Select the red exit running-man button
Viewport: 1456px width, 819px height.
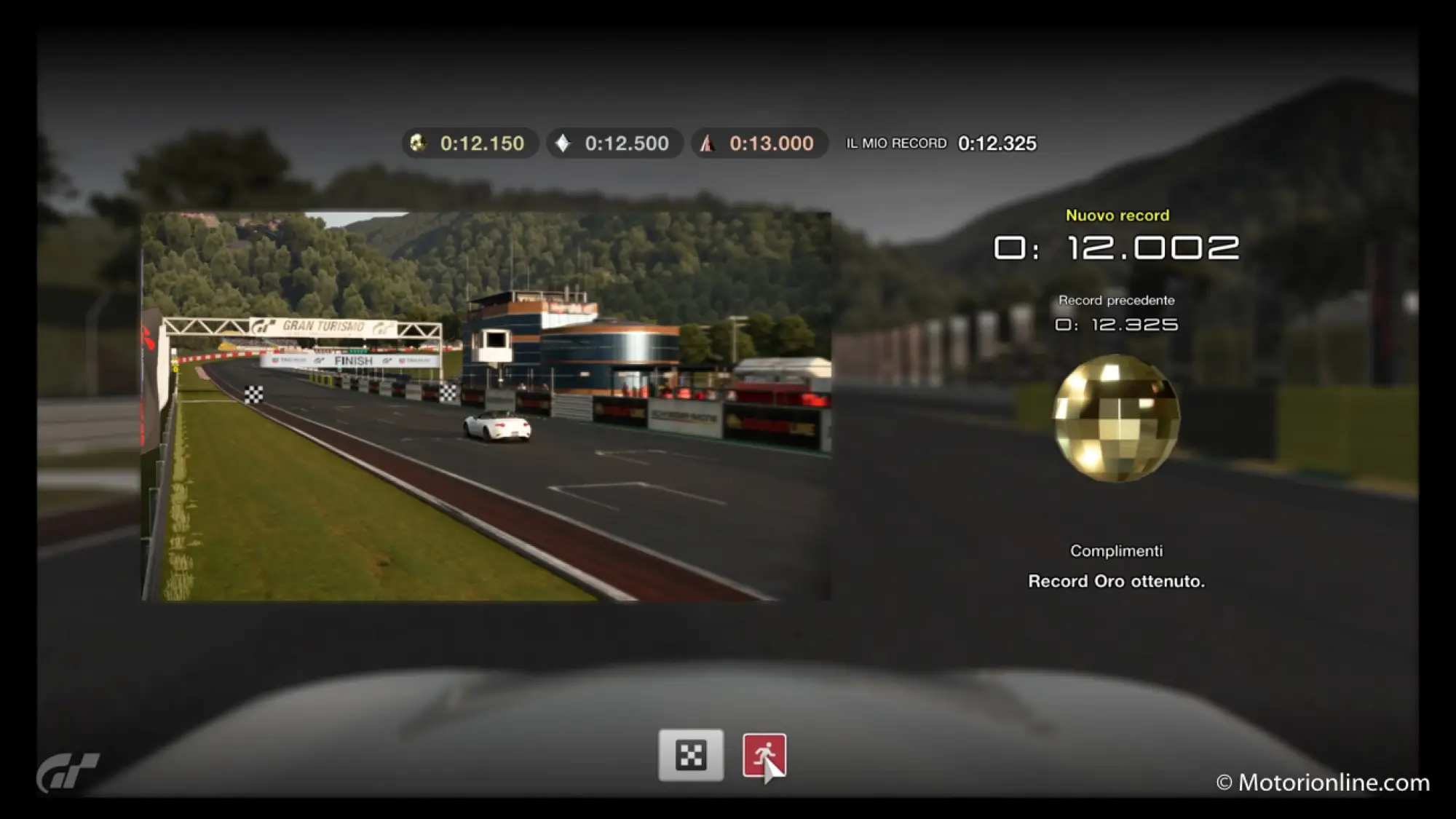(764, 755)
